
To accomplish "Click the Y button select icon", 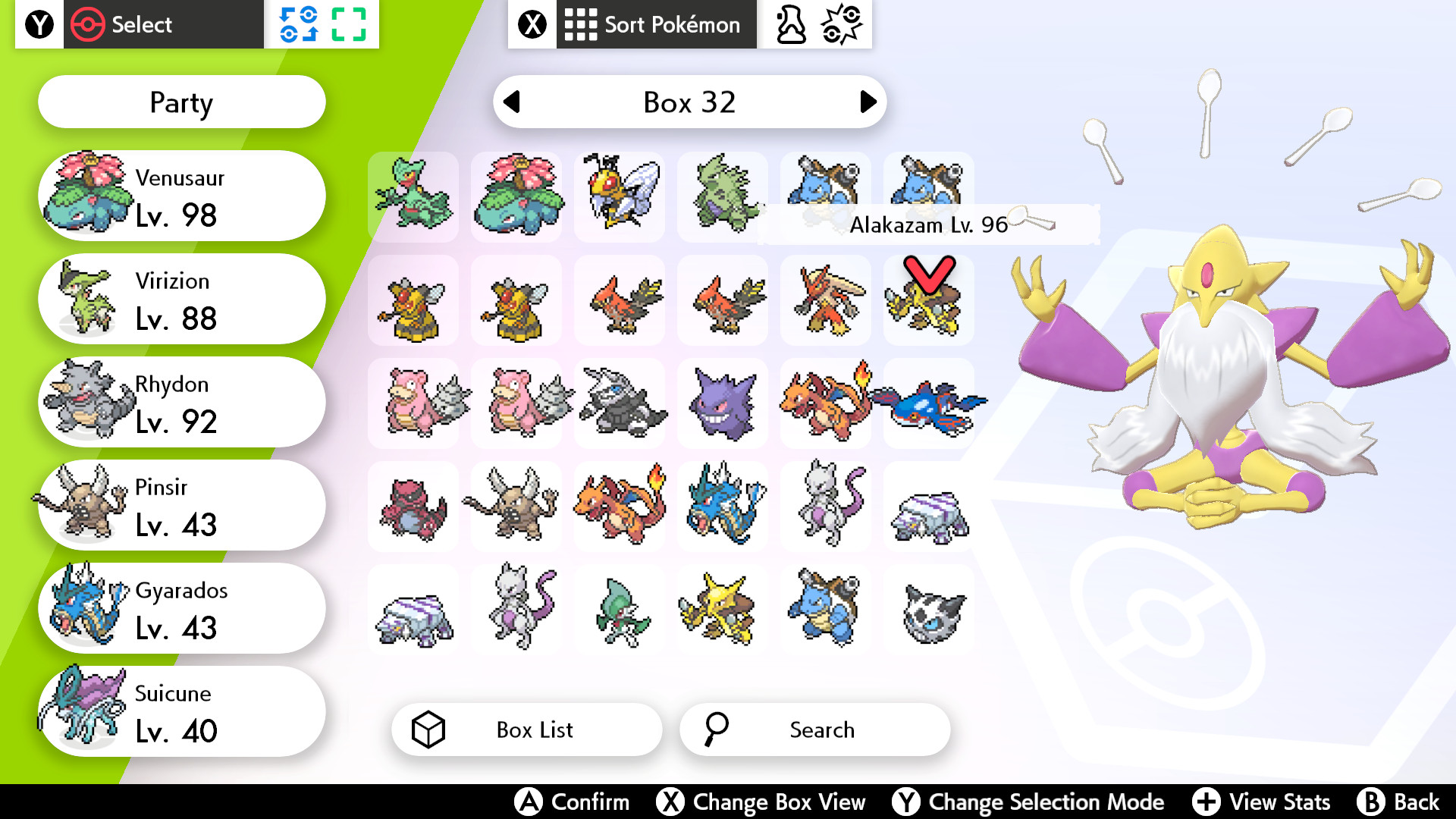I will [x=38, y=24].
